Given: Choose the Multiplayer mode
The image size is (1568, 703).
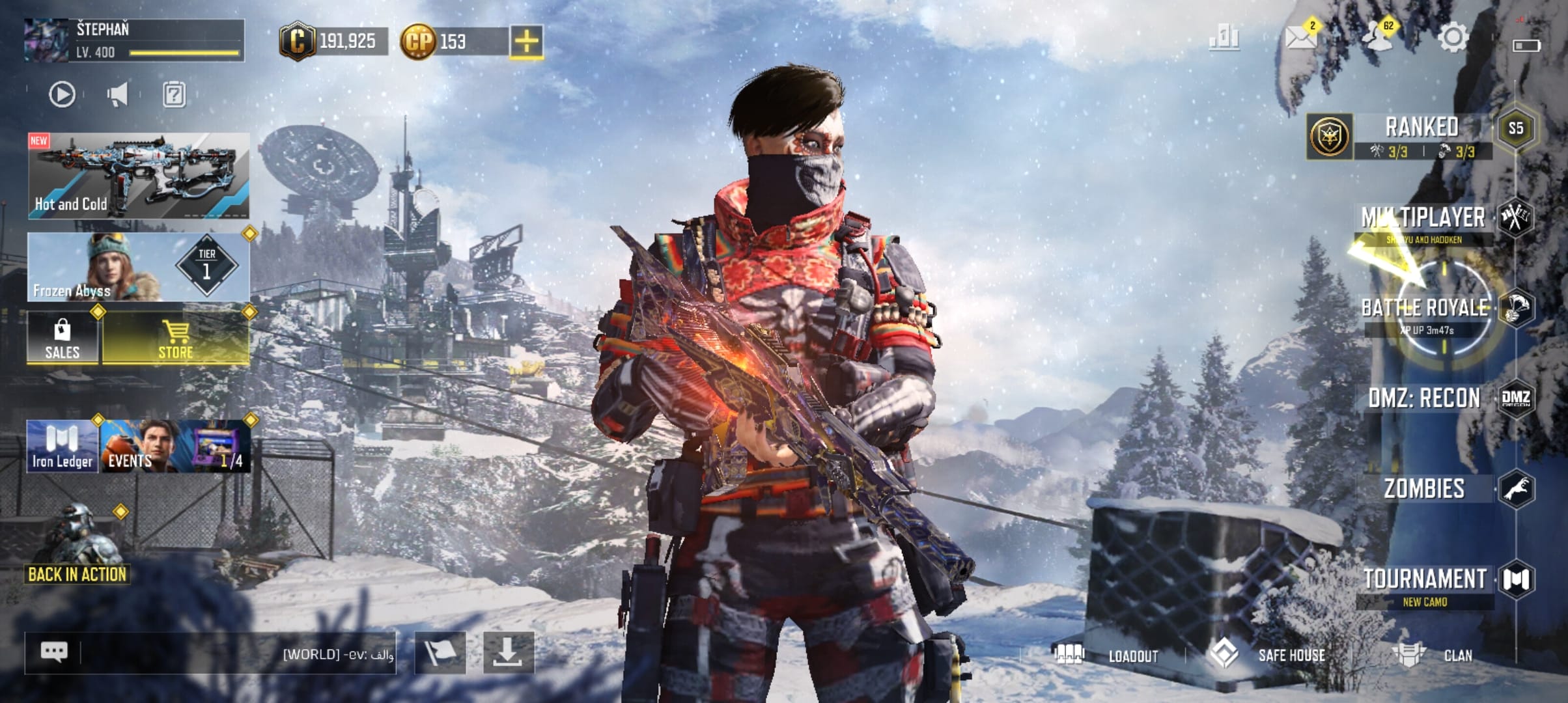Looking at the screenshot, I should 1423,219.
